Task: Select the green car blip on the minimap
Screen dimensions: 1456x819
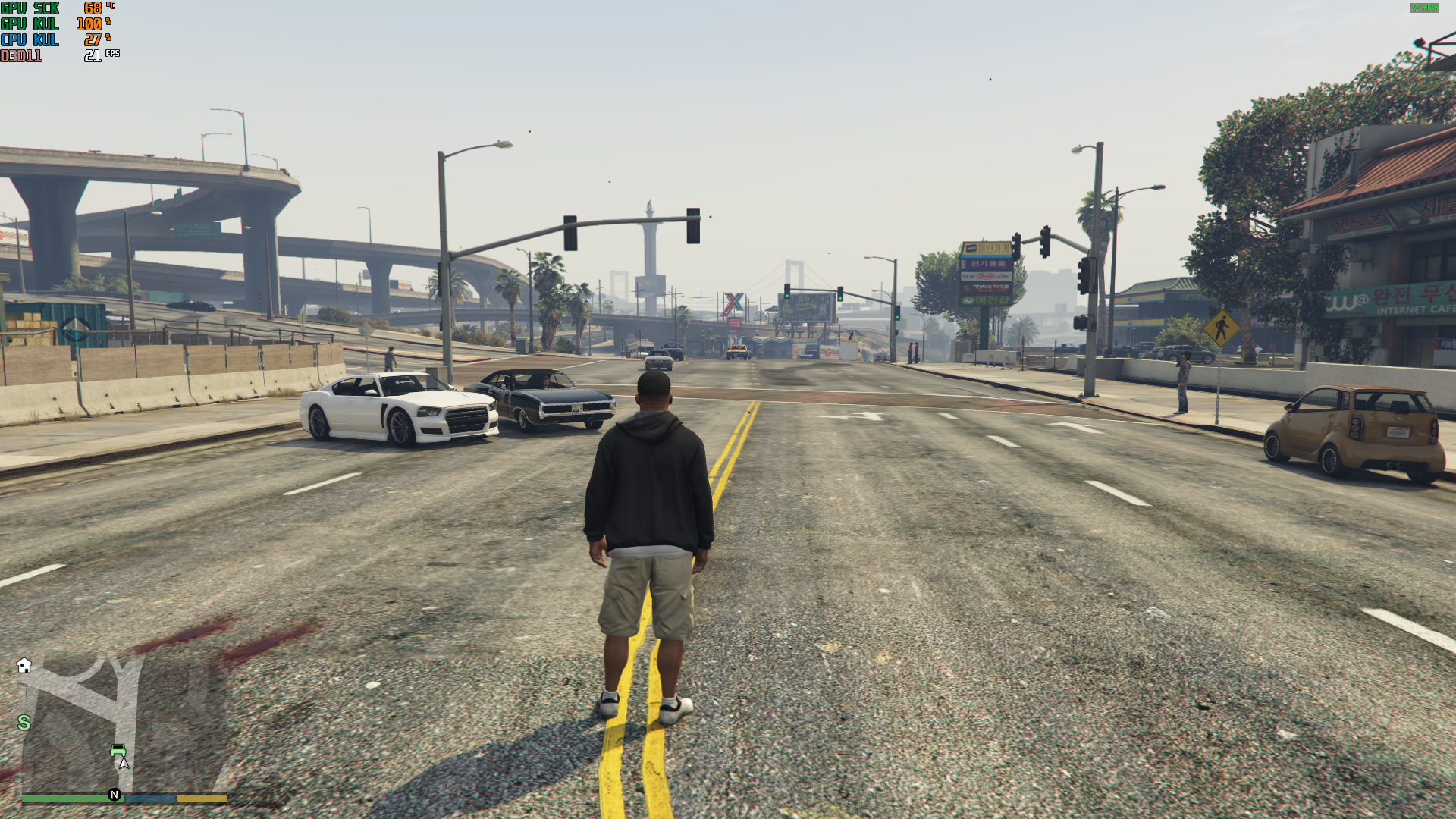Action: click(x=118, y=750)
